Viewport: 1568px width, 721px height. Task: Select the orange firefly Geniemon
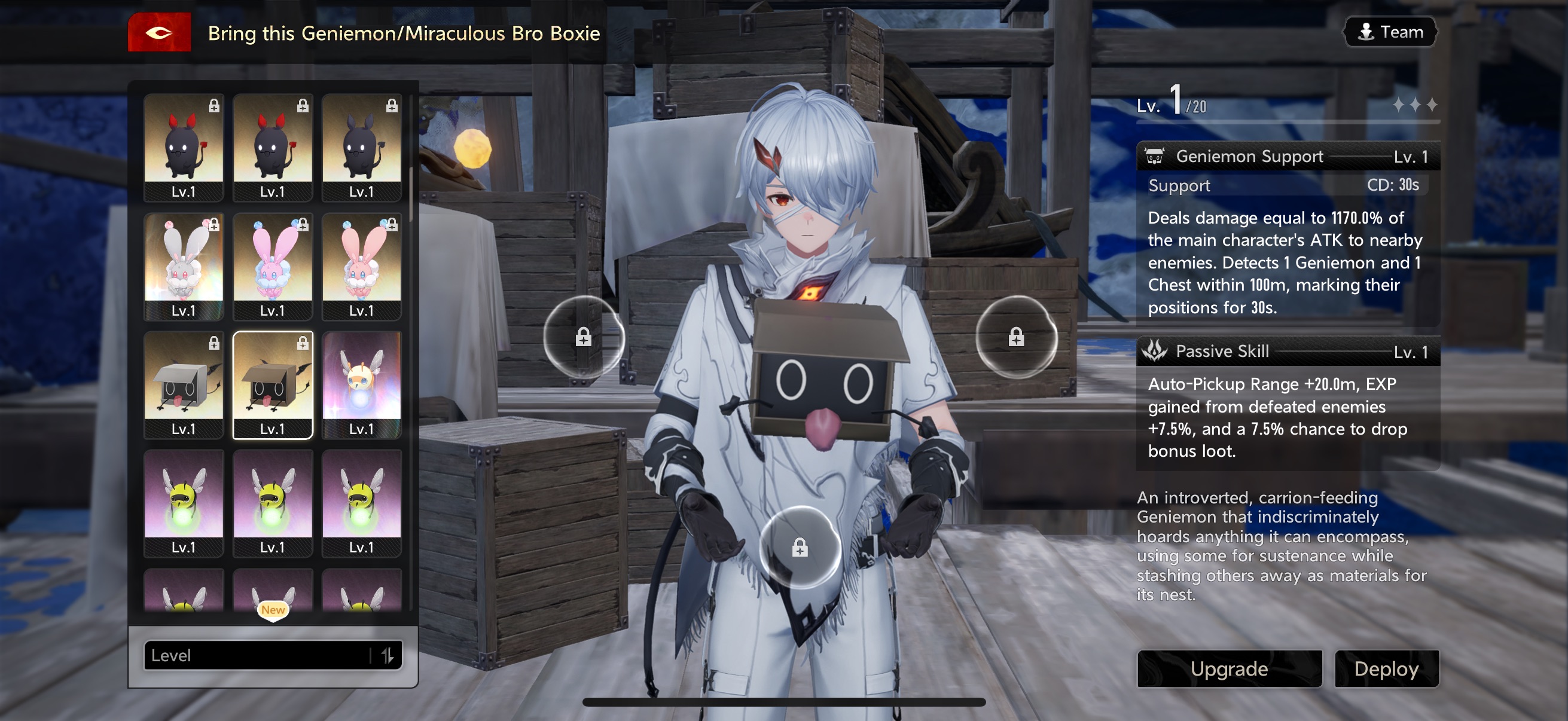coord(361,384)
